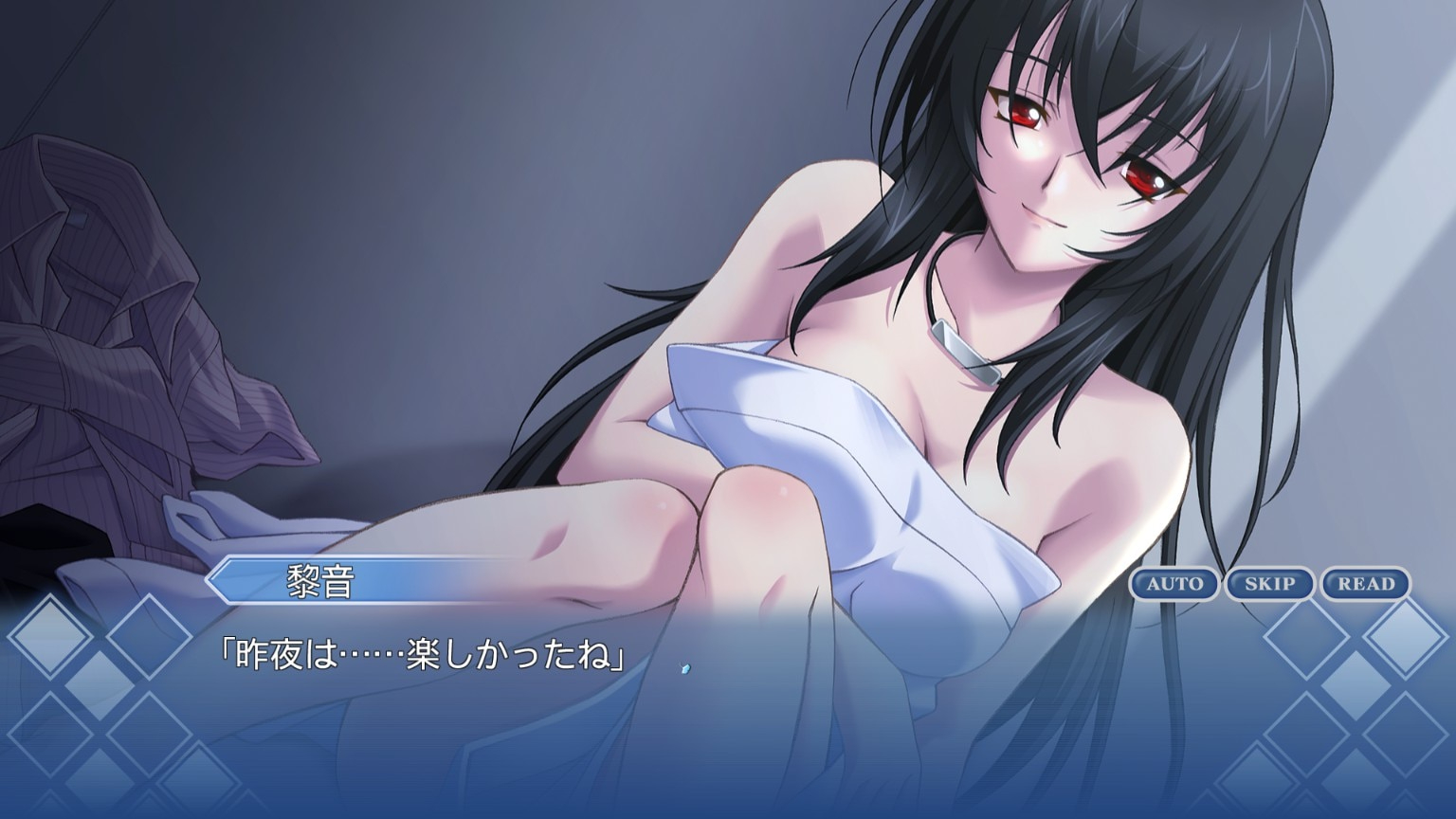
Task: Toggle the READ button
Action: point(1365,584)
